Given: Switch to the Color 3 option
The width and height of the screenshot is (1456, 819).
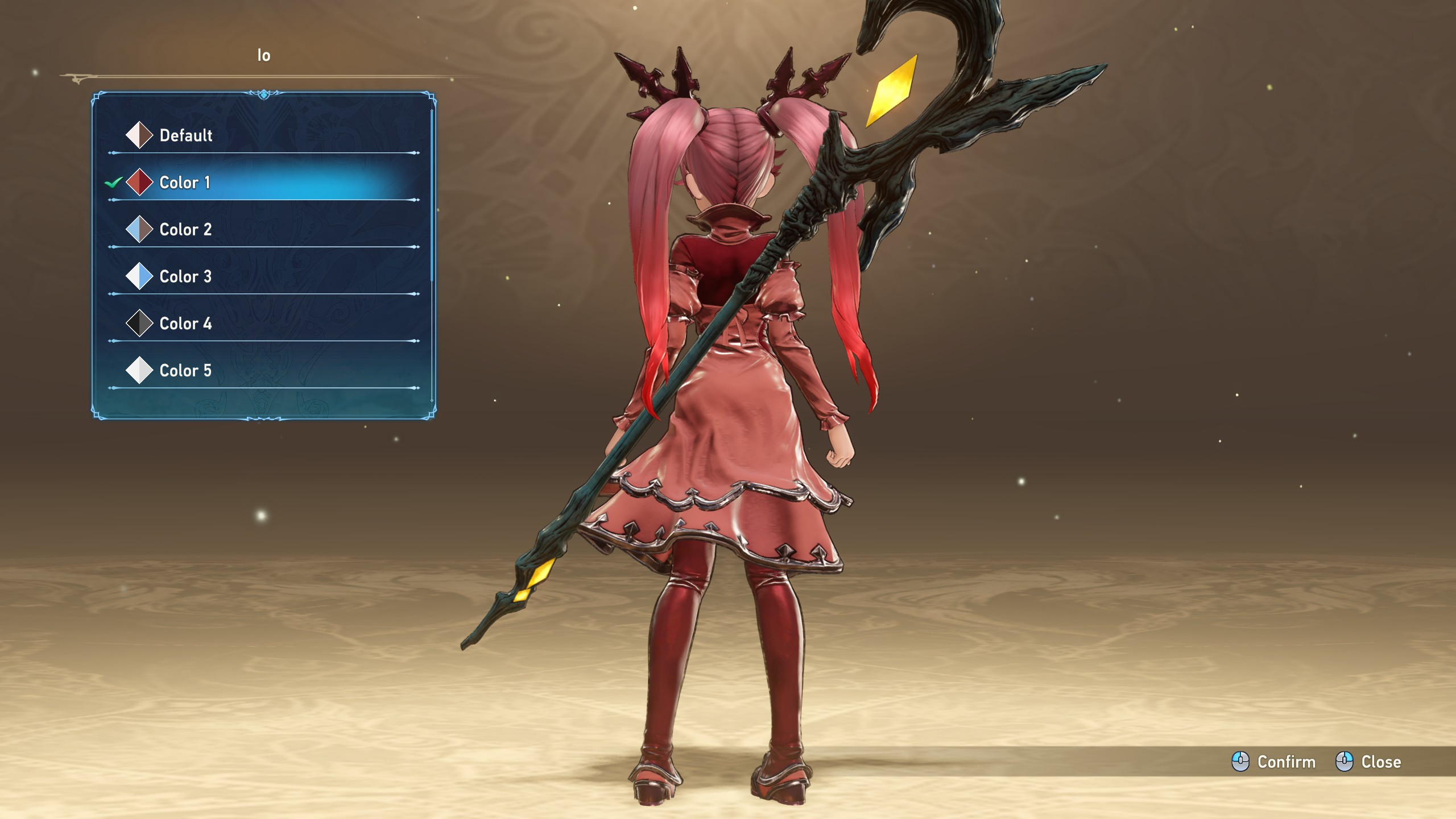Looking at the screenshot, I should 185,277.
